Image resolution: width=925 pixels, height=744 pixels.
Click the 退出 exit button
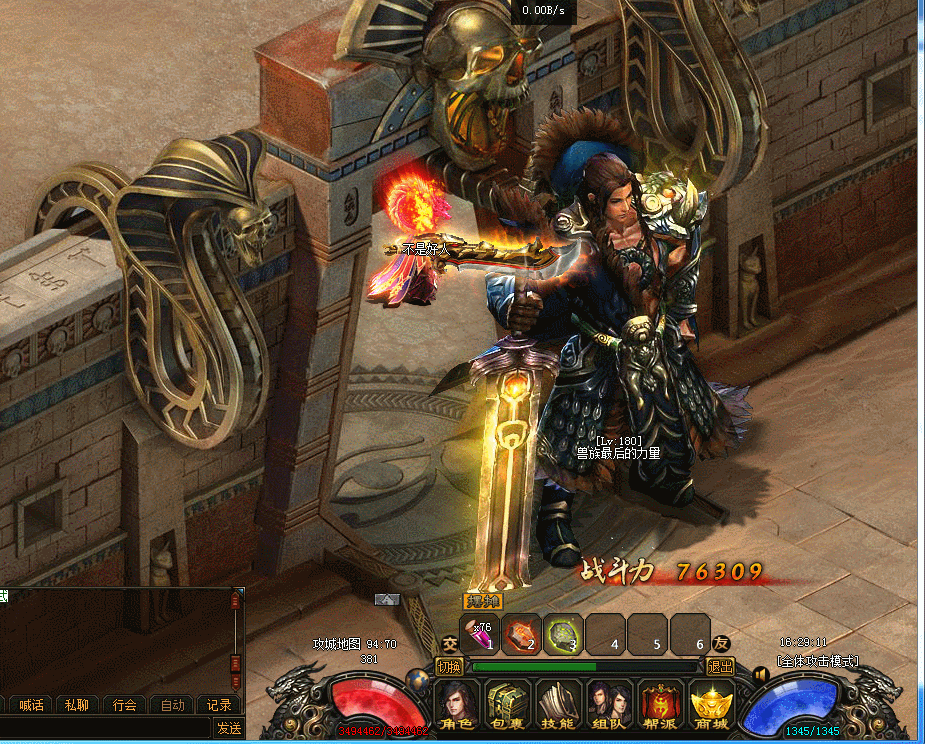(x=720, y=667)
